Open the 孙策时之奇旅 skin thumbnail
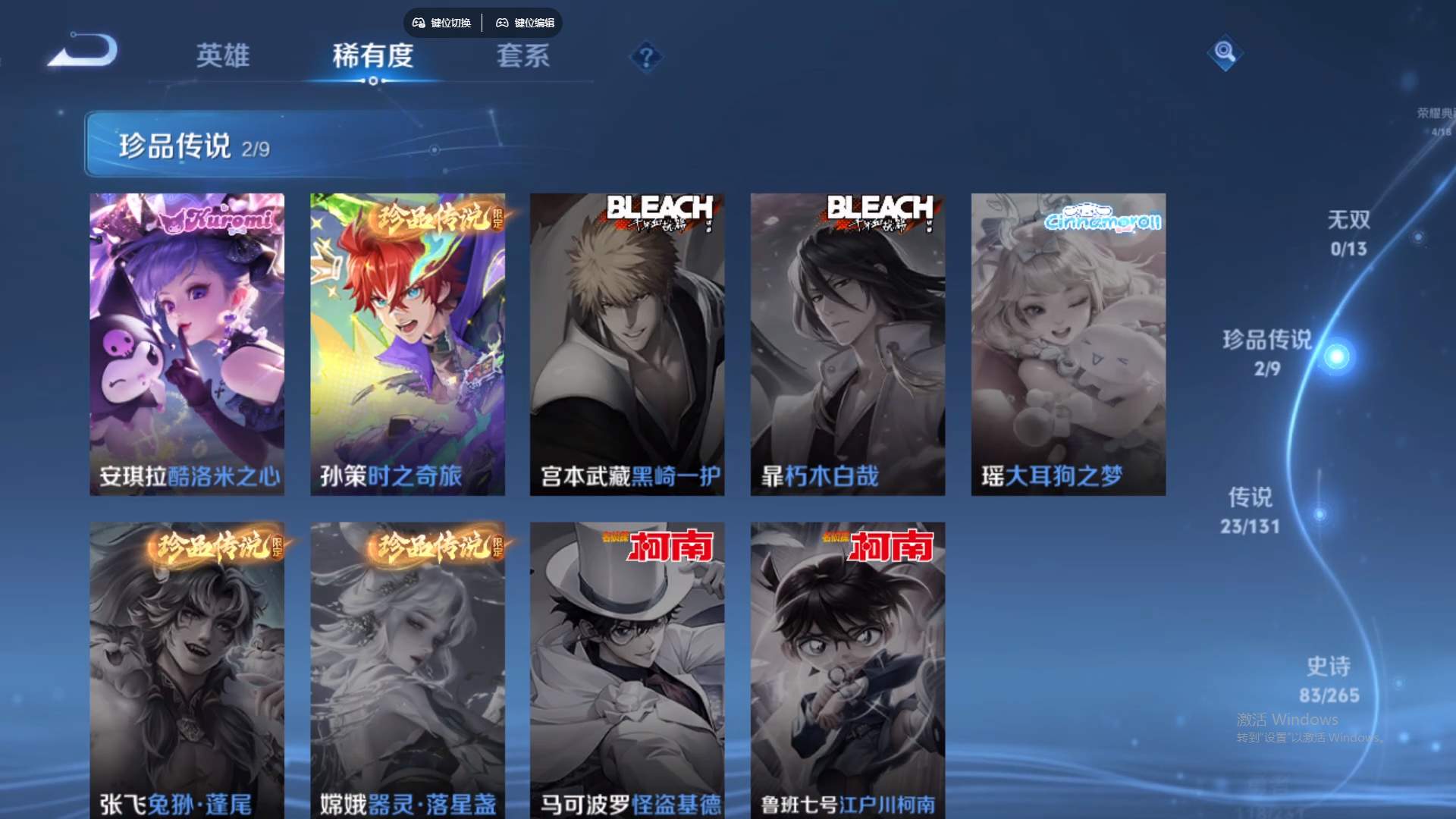Image resolution: width=1456 pixels, height=819 pixels. 407,341
